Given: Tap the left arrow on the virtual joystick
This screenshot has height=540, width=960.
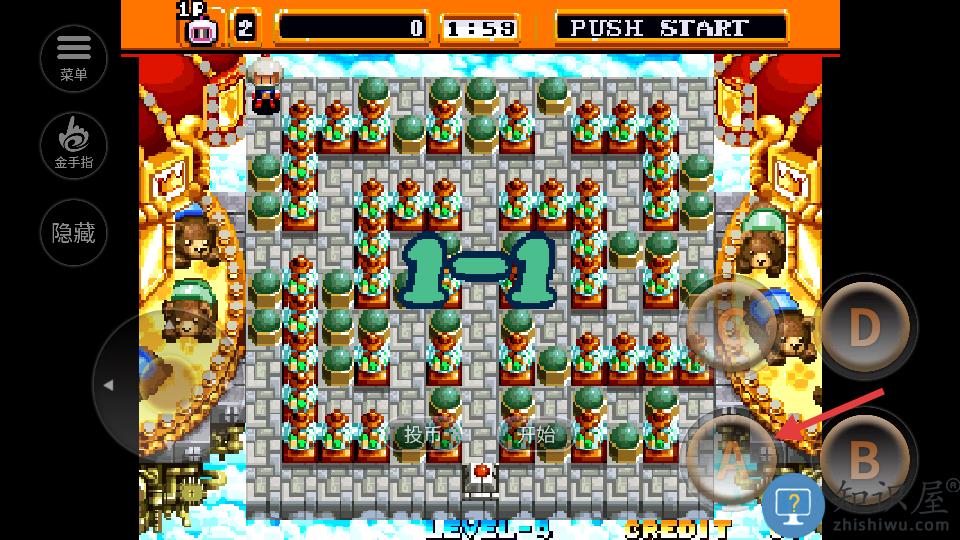Looking at the screenshot, I should pos(109,385).
